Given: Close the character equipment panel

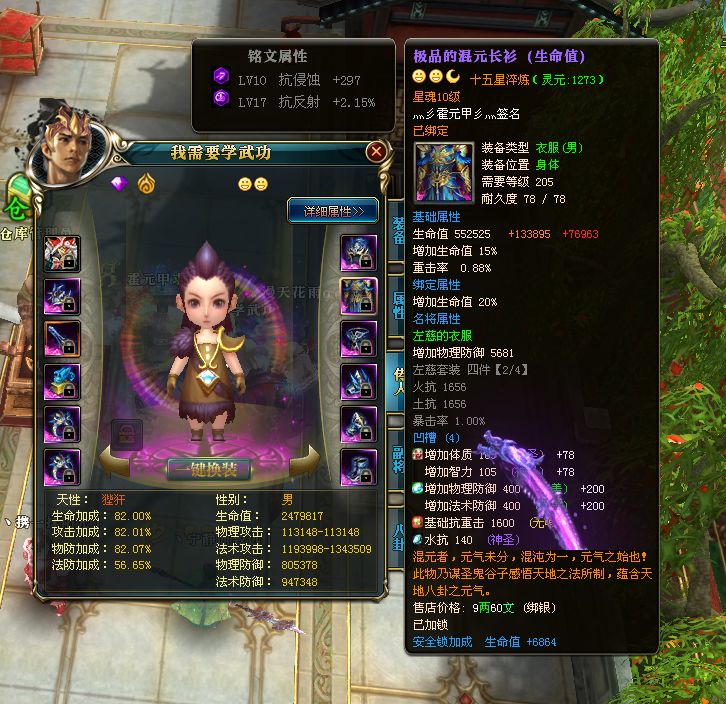Looking at the screenshot, I should 376,152.
